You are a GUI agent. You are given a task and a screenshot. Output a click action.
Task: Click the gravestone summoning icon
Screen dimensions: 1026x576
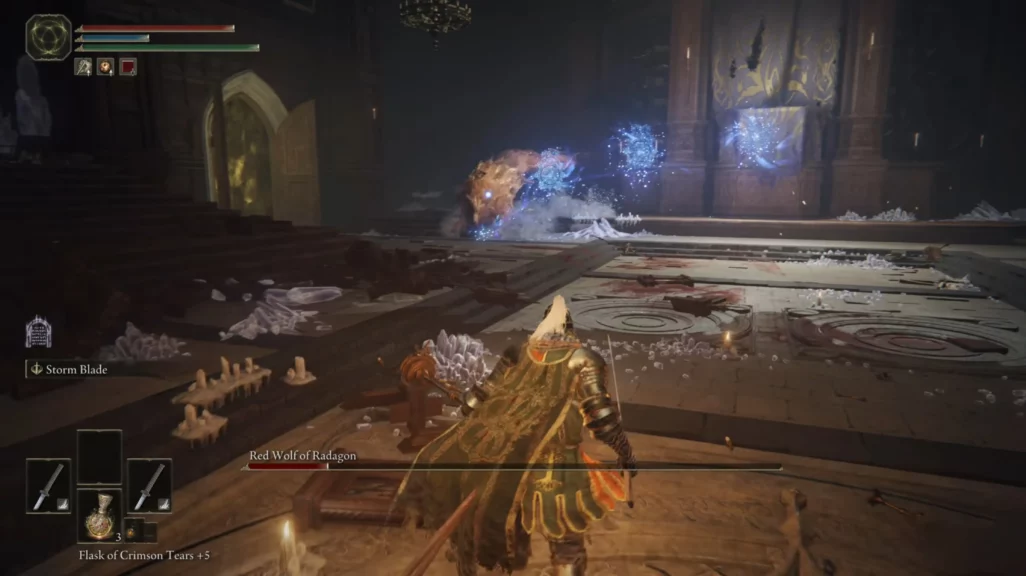(x=38, y=332)
